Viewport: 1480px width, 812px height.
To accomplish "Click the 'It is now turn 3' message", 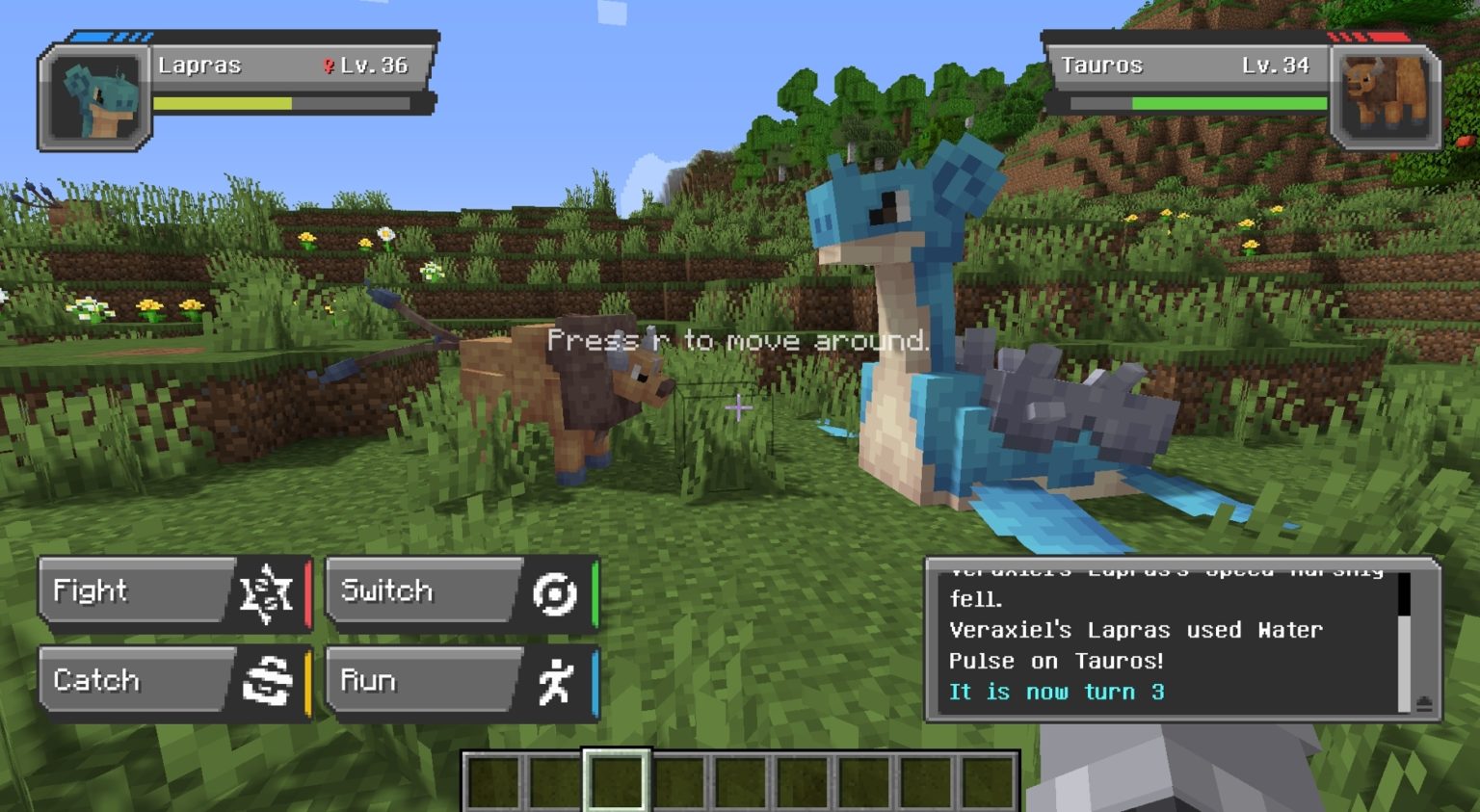I will click(1057, 692).
